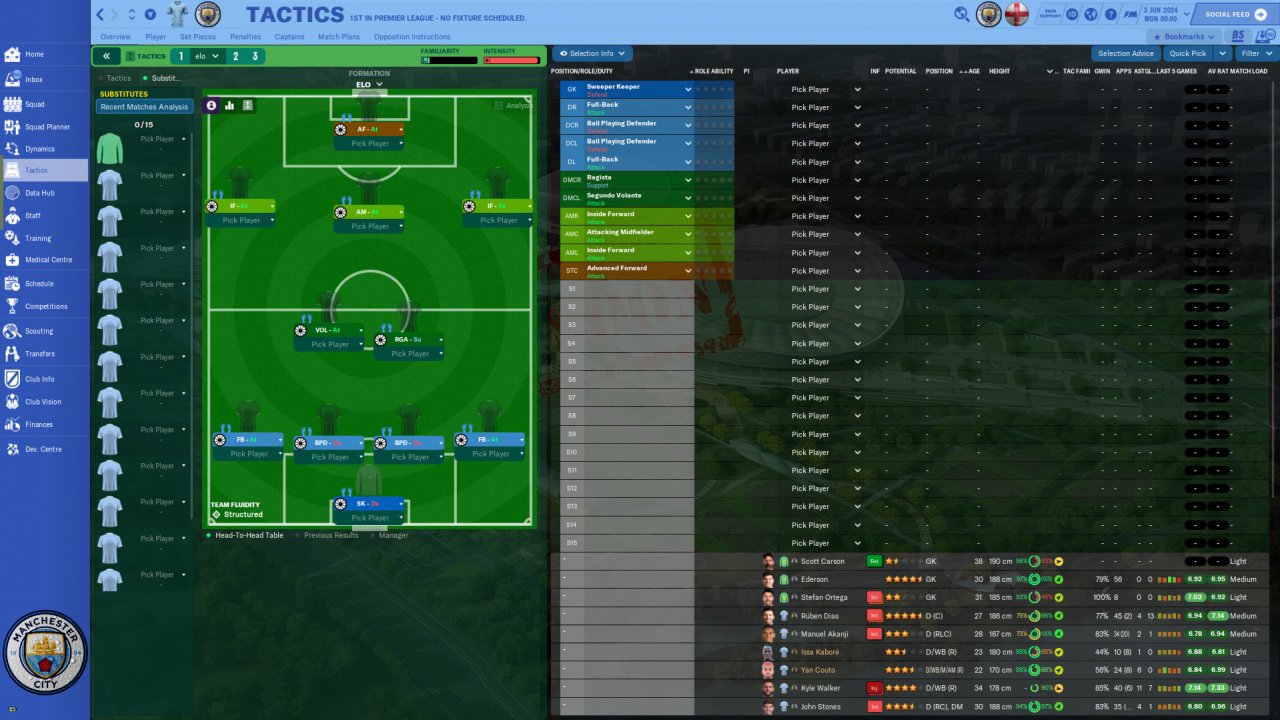Switch to the Match Plans tab
The width and height of the screenshot is (1280, 720).
click(x=338, y=37)
